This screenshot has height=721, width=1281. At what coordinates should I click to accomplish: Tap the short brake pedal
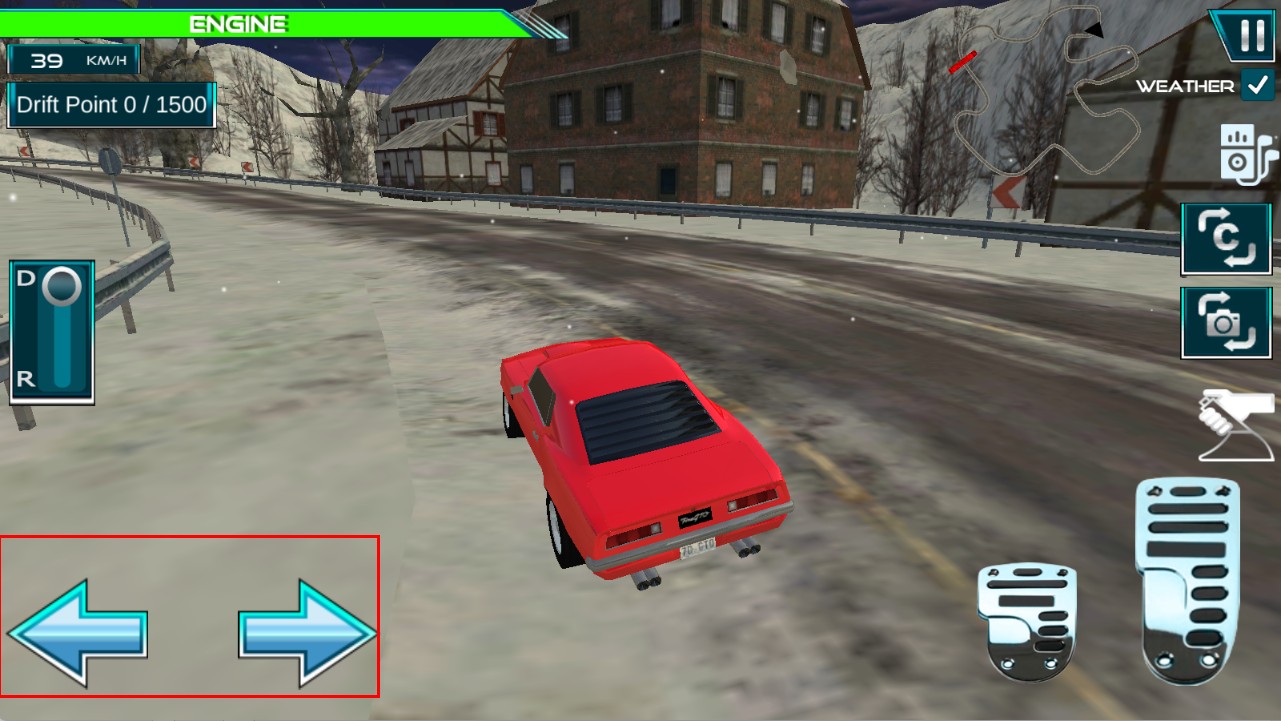pyautogui.click(x=1027, y=621)
